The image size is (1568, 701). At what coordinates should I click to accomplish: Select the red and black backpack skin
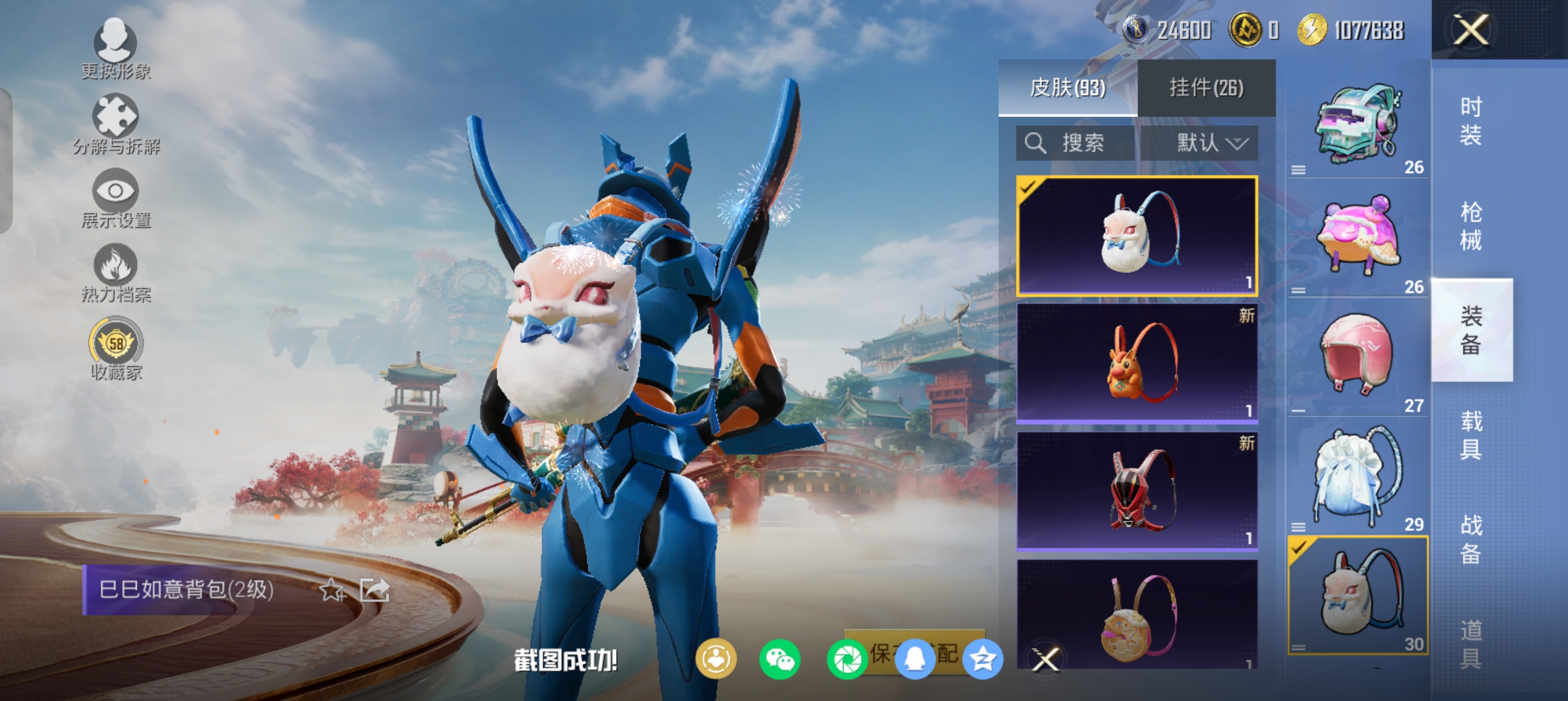pyautogui.click(x=1137, y=491)
